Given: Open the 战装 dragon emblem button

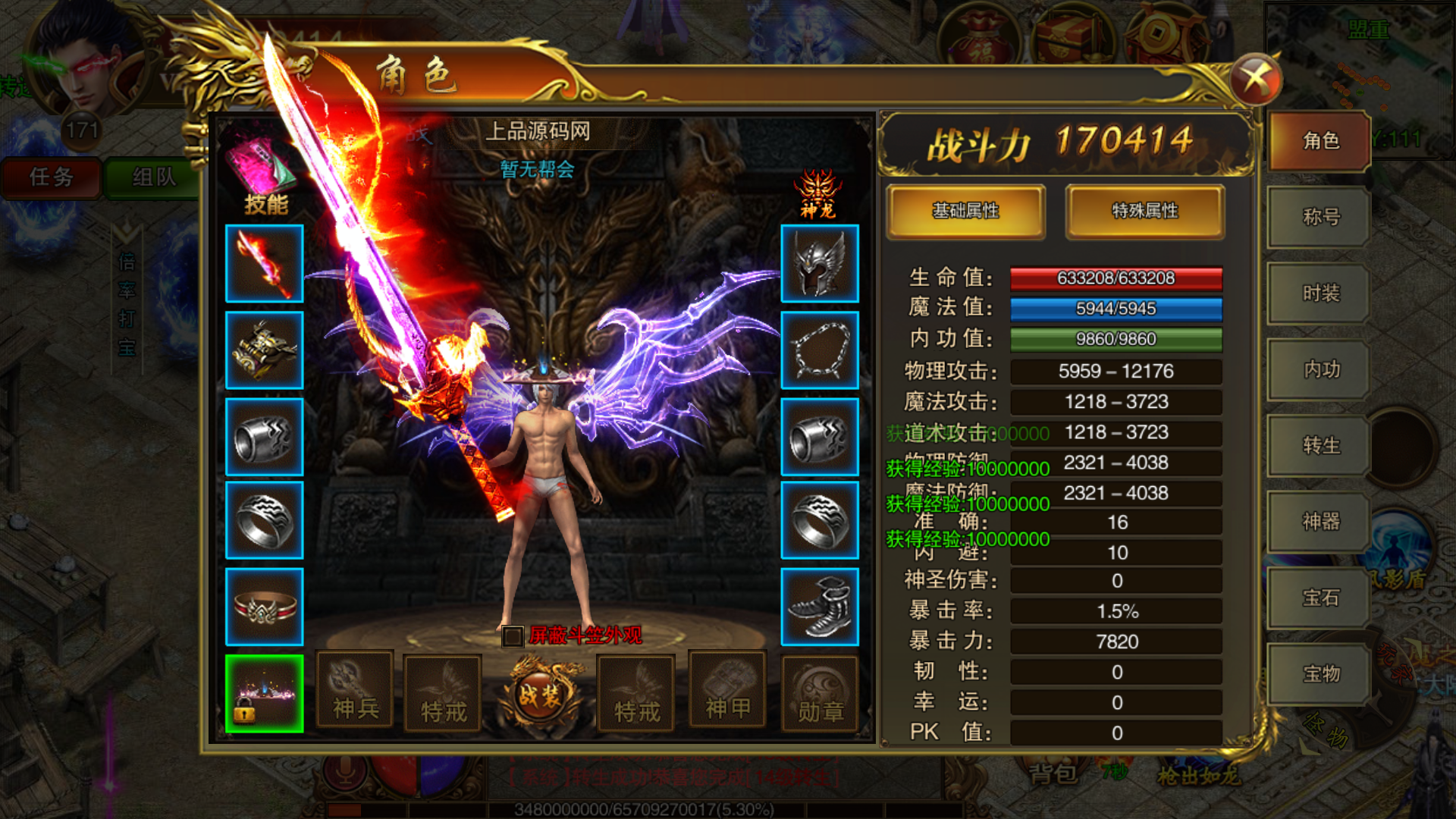Looking at the screenshot, I should (x=540, y=694).
